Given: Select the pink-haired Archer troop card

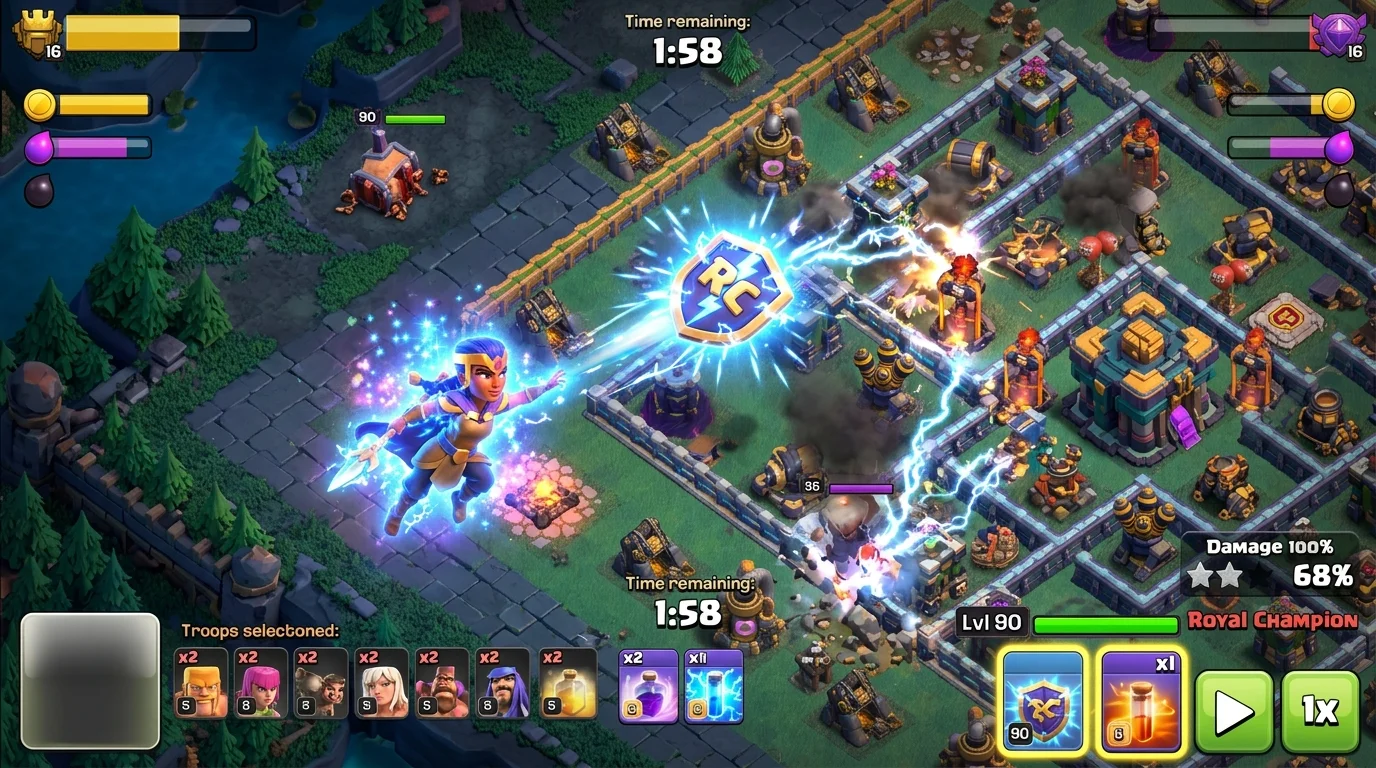Looking at the screenshot, I should [260, 683].
